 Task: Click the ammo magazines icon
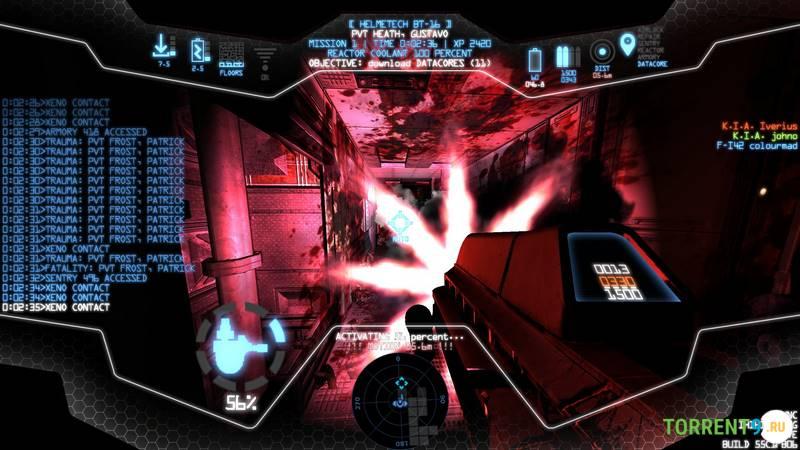tap(568, 55)
